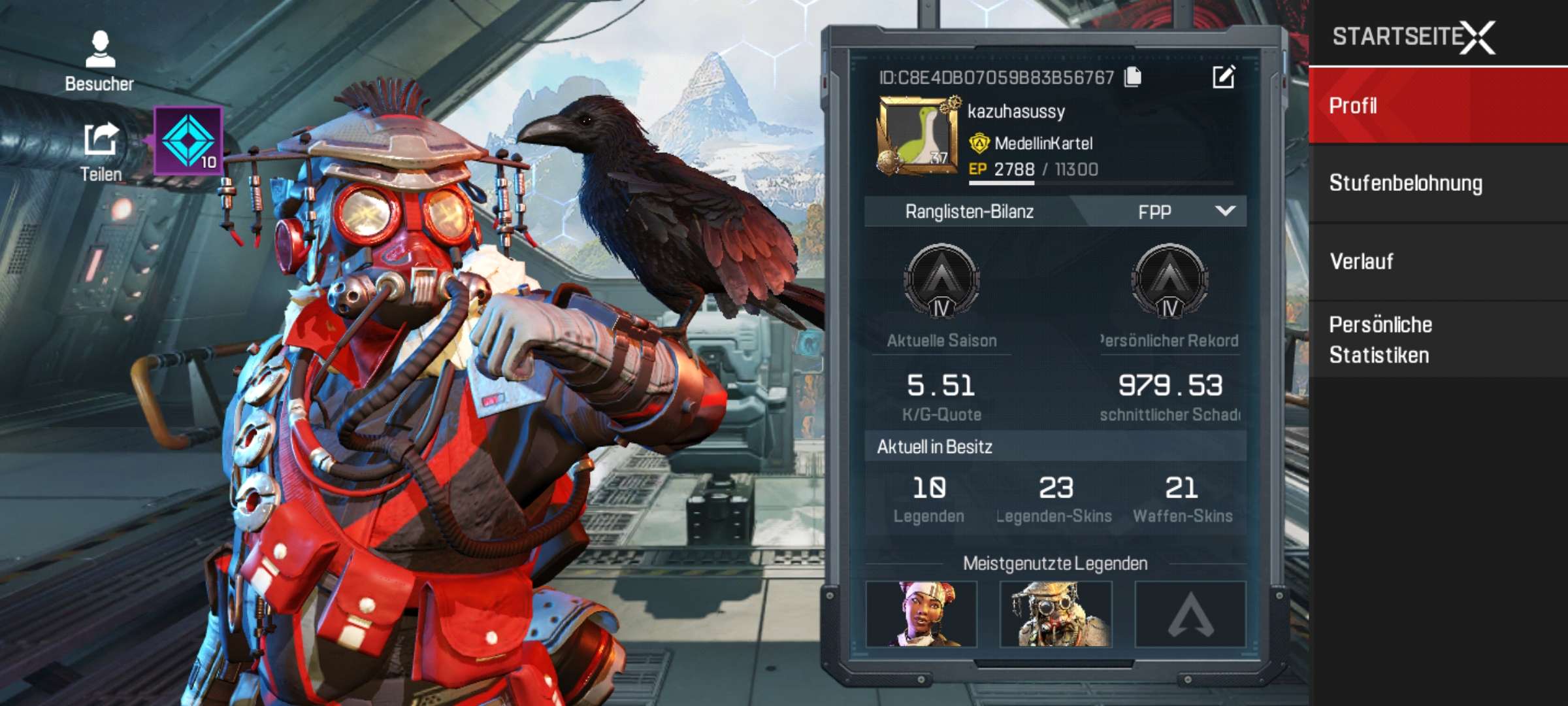Select the Bloodhound most-used legend portrait

point(1056,614)
